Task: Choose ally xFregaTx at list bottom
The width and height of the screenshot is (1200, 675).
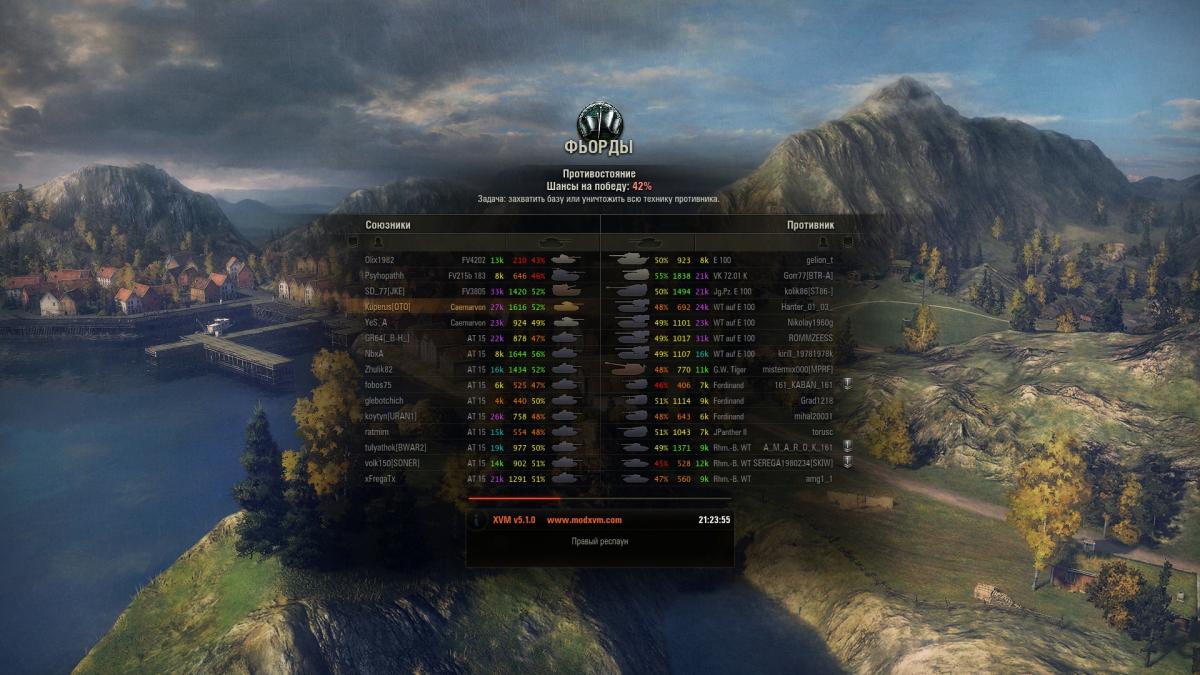Action: coord(381,479)
